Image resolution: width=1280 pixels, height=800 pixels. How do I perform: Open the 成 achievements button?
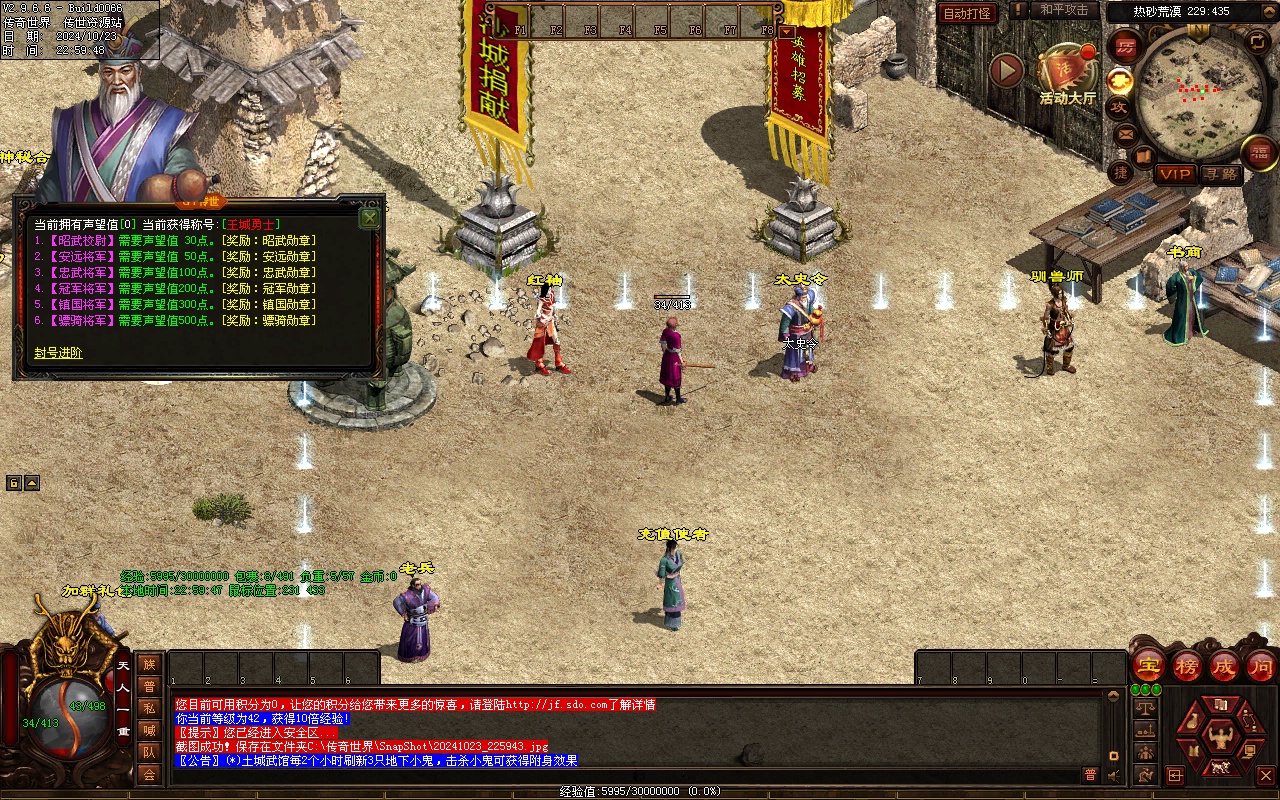tap(1224, 665)
